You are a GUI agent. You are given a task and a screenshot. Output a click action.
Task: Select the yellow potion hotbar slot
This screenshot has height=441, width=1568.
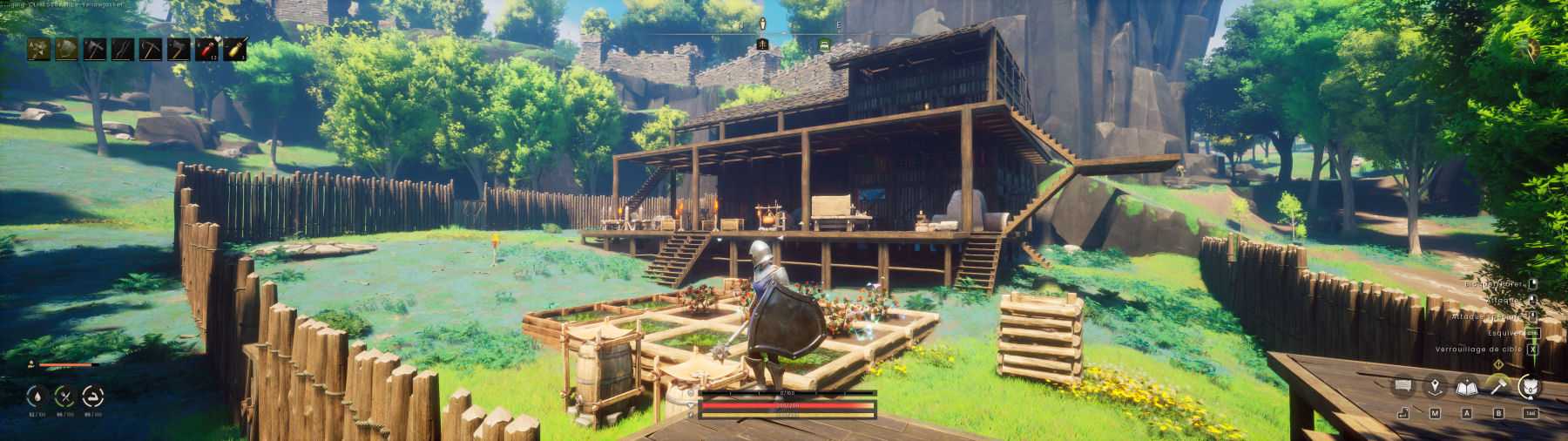pos(234,49)
